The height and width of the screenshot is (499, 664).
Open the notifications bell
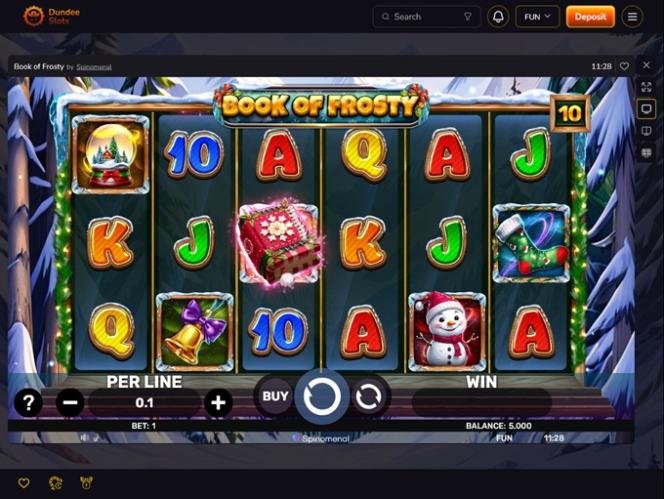(x=498, y=16)
